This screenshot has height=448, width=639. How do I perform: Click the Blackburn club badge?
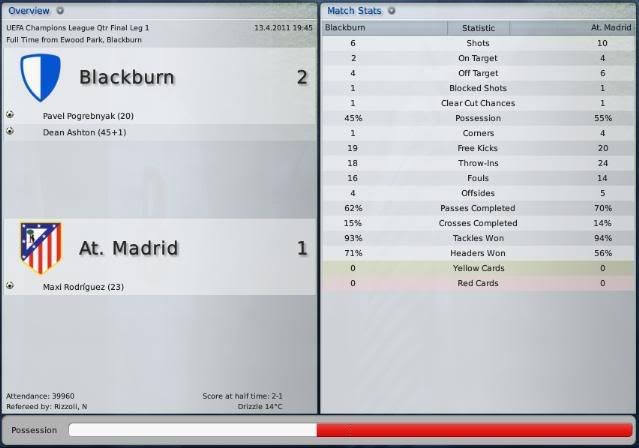[x=41, y=76]
